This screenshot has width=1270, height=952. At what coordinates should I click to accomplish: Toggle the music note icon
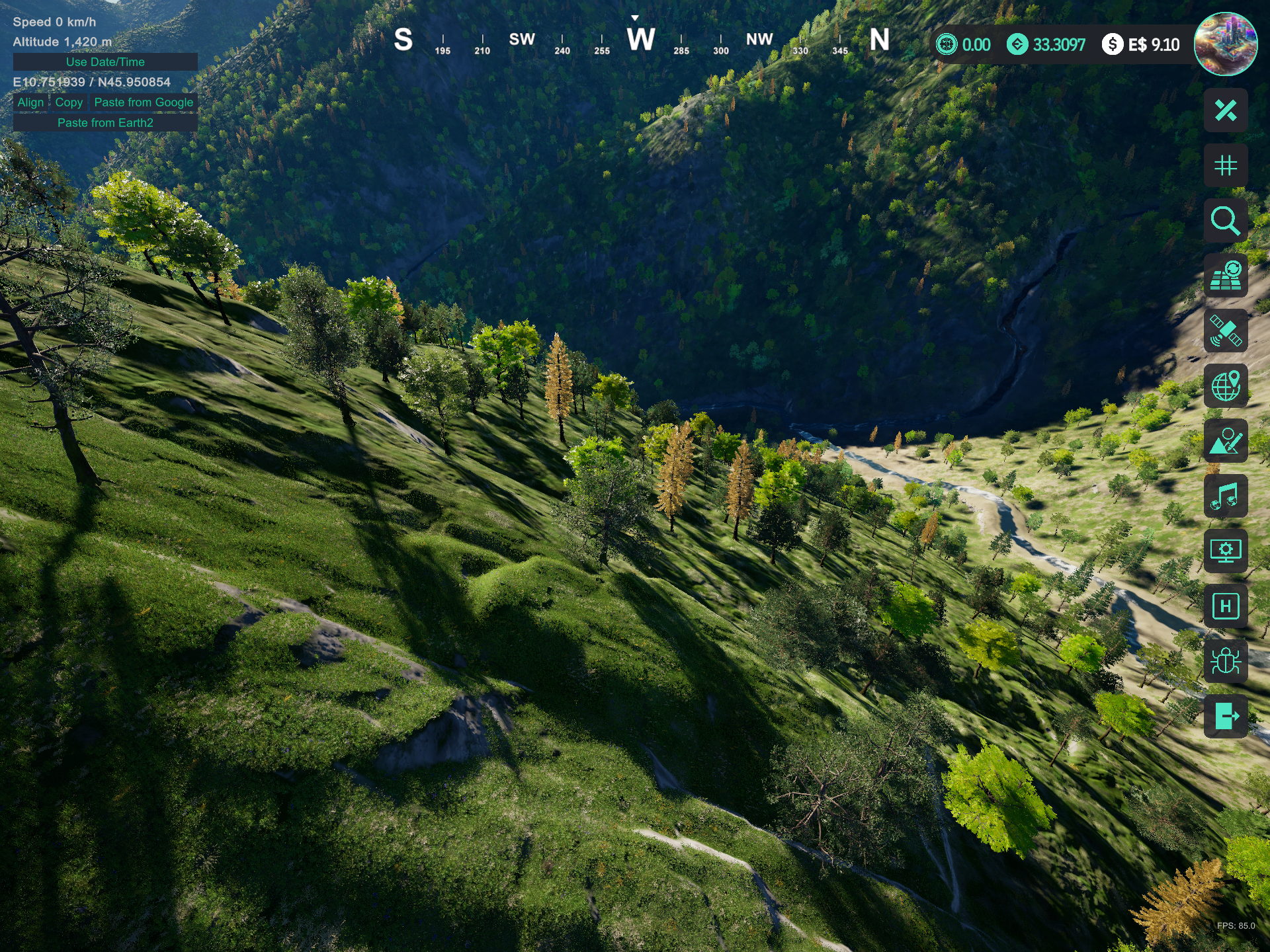(1225, 496)
